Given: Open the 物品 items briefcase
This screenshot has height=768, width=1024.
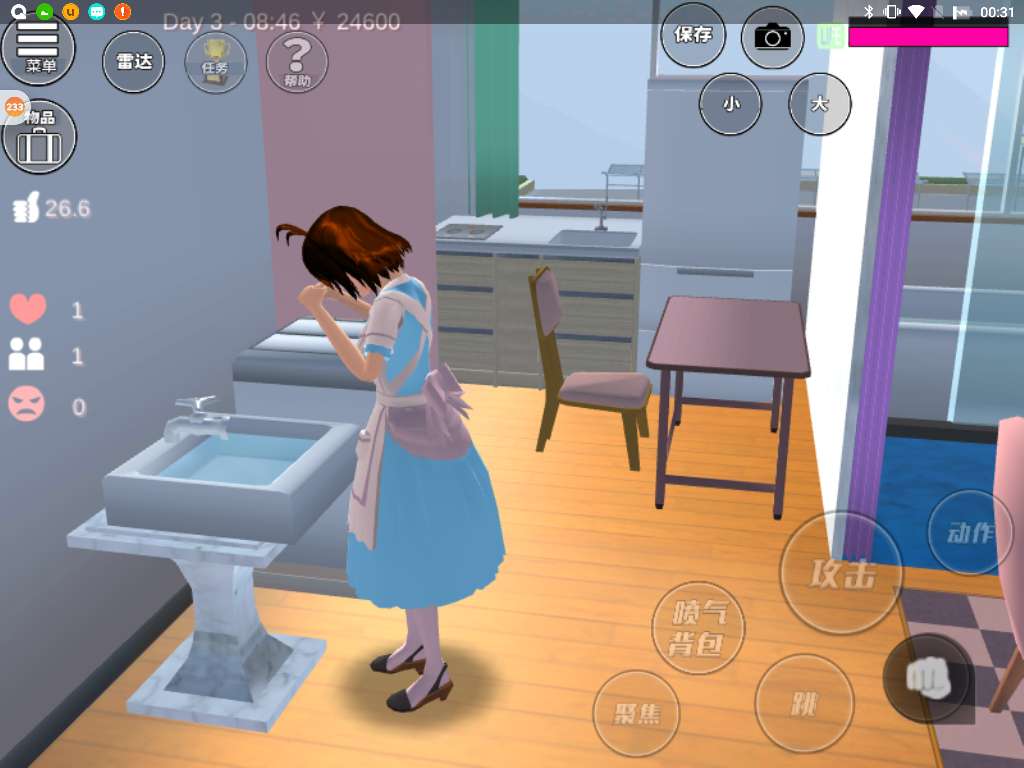Looking at the screenshot, I should coord(40,138).
